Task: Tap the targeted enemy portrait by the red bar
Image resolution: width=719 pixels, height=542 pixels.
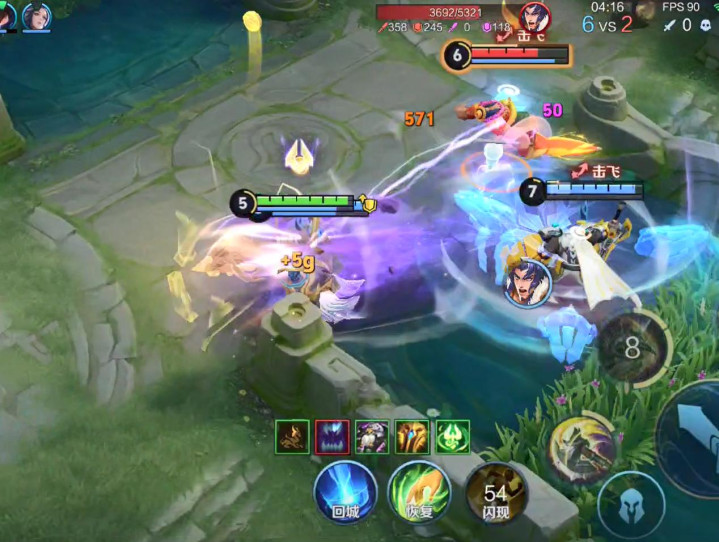Action: [x=535, y=17]
